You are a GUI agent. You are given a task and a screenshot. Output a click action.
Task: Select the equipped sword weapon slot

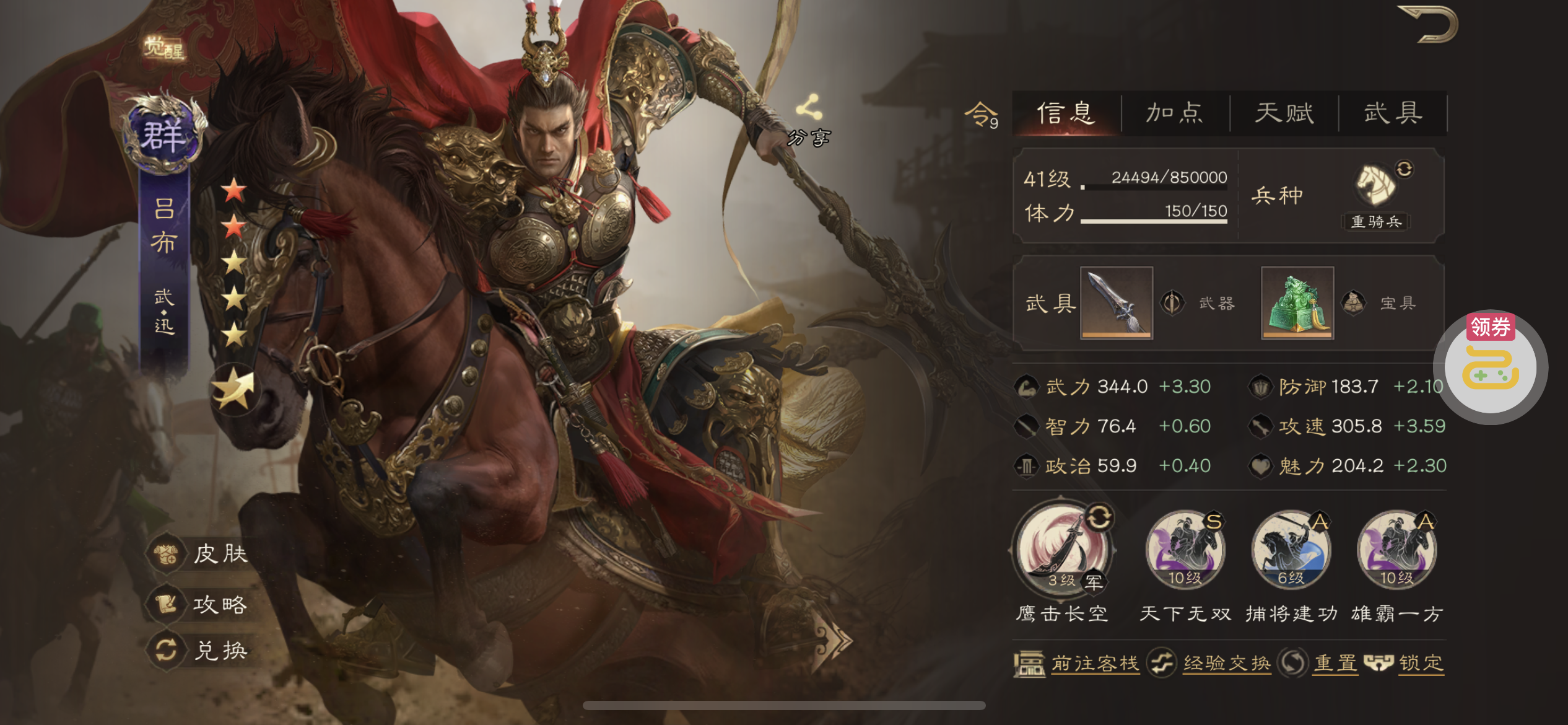1116,302
